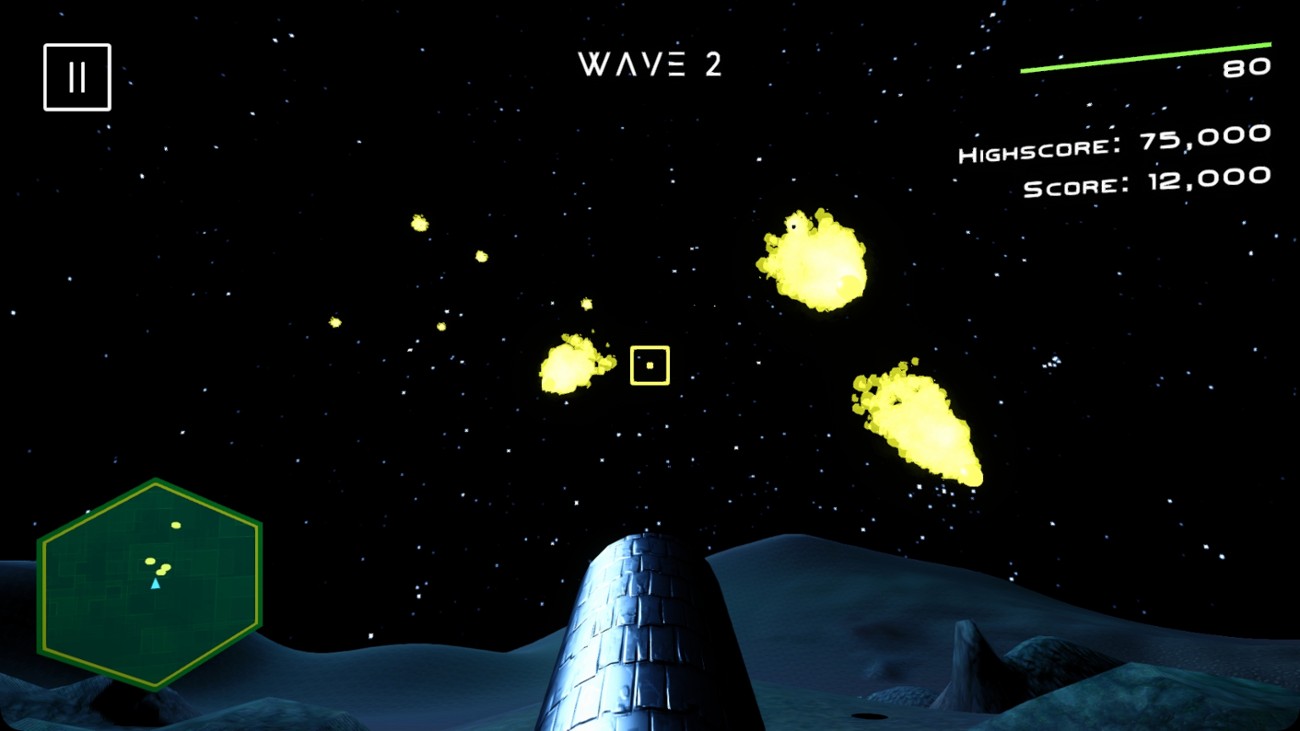Viewport: 1300px width, 731px height.
Task: Click the health value 80
Action: (1248, 66)
